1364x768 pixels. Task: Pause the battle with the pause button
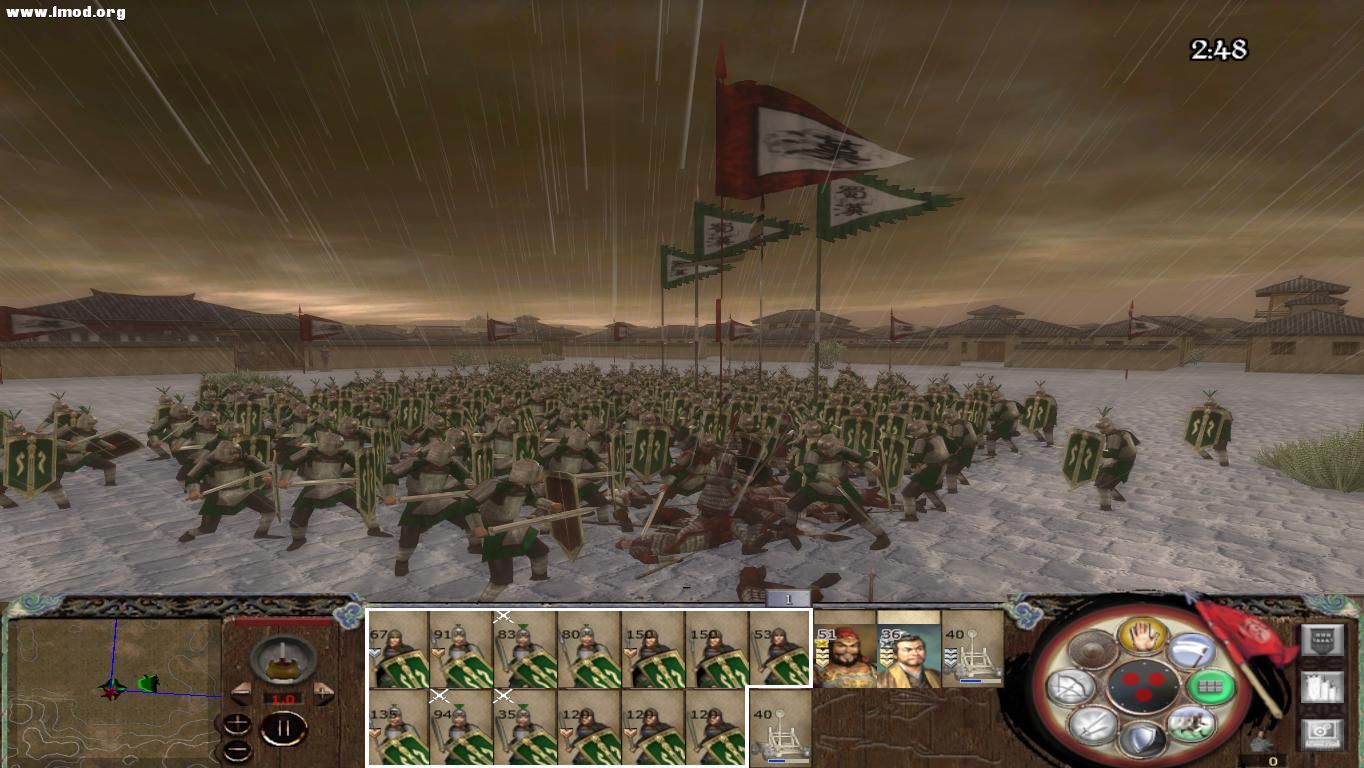[285, 727]
